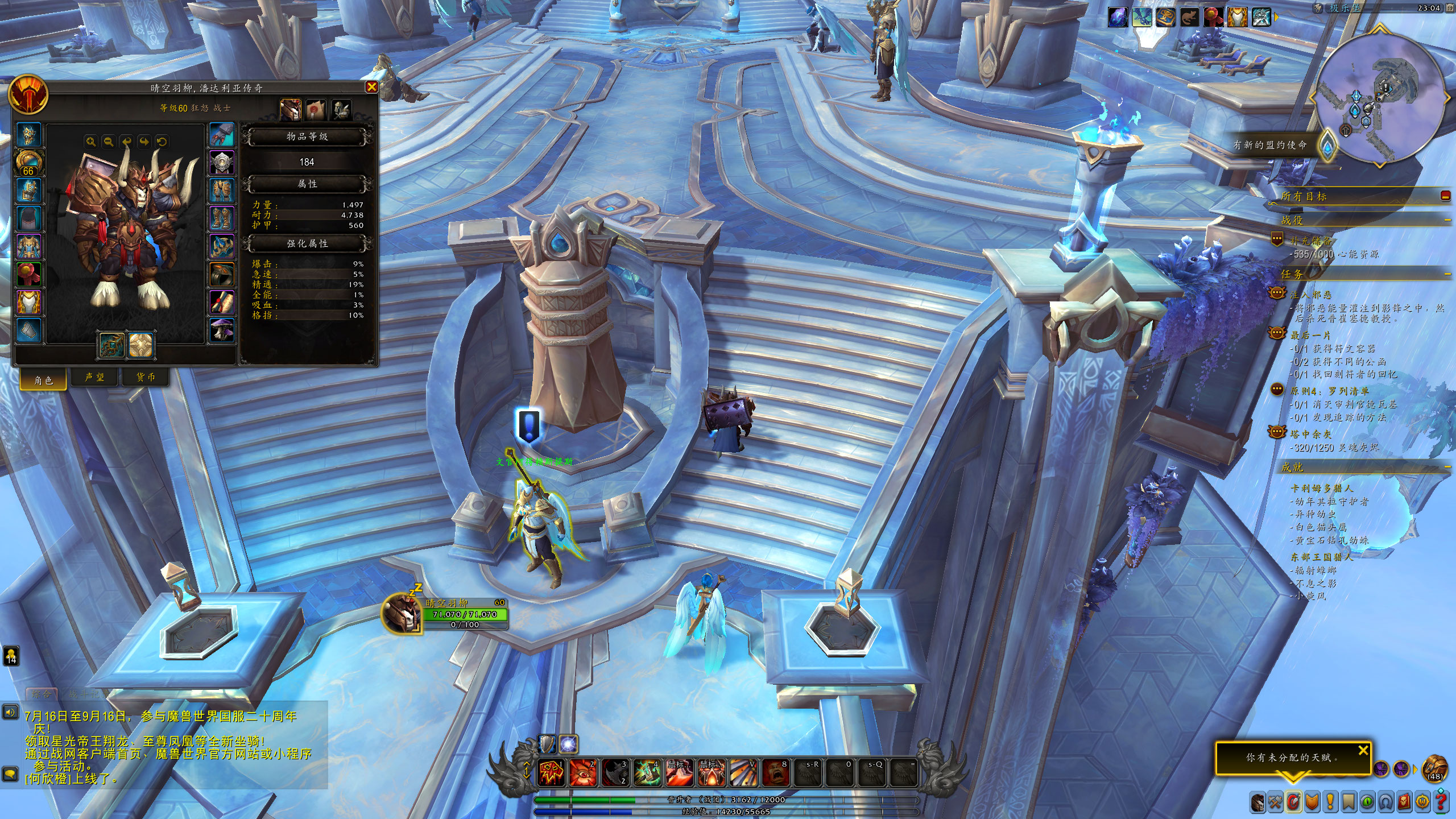Collapse the 所有目标 objective tracker

pos(1445,196)
